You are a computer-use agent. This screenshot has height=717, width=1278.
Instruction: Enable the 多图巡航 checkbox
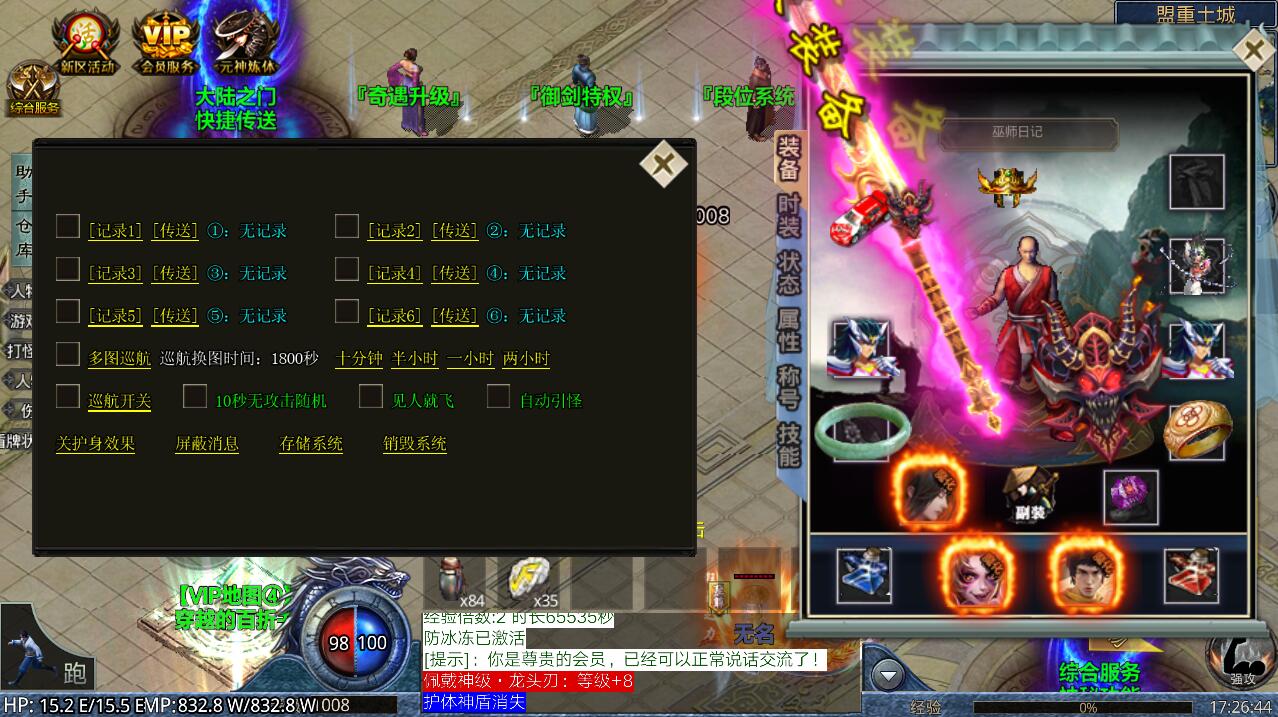68,354
